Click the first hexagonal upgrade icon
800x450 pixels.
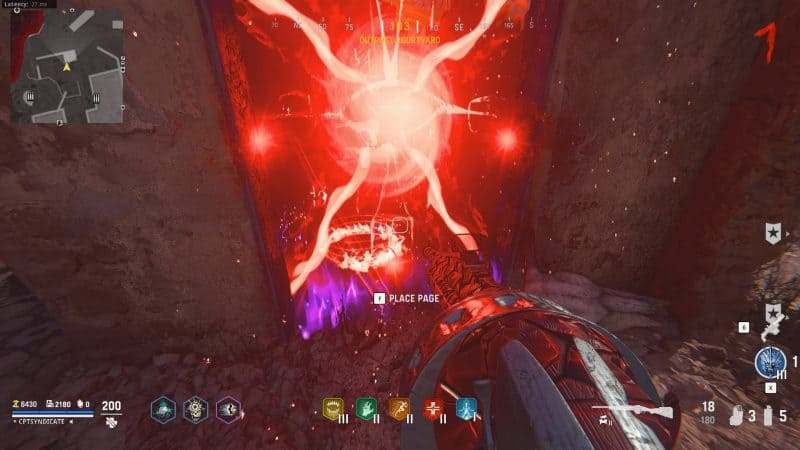[163, 409]
